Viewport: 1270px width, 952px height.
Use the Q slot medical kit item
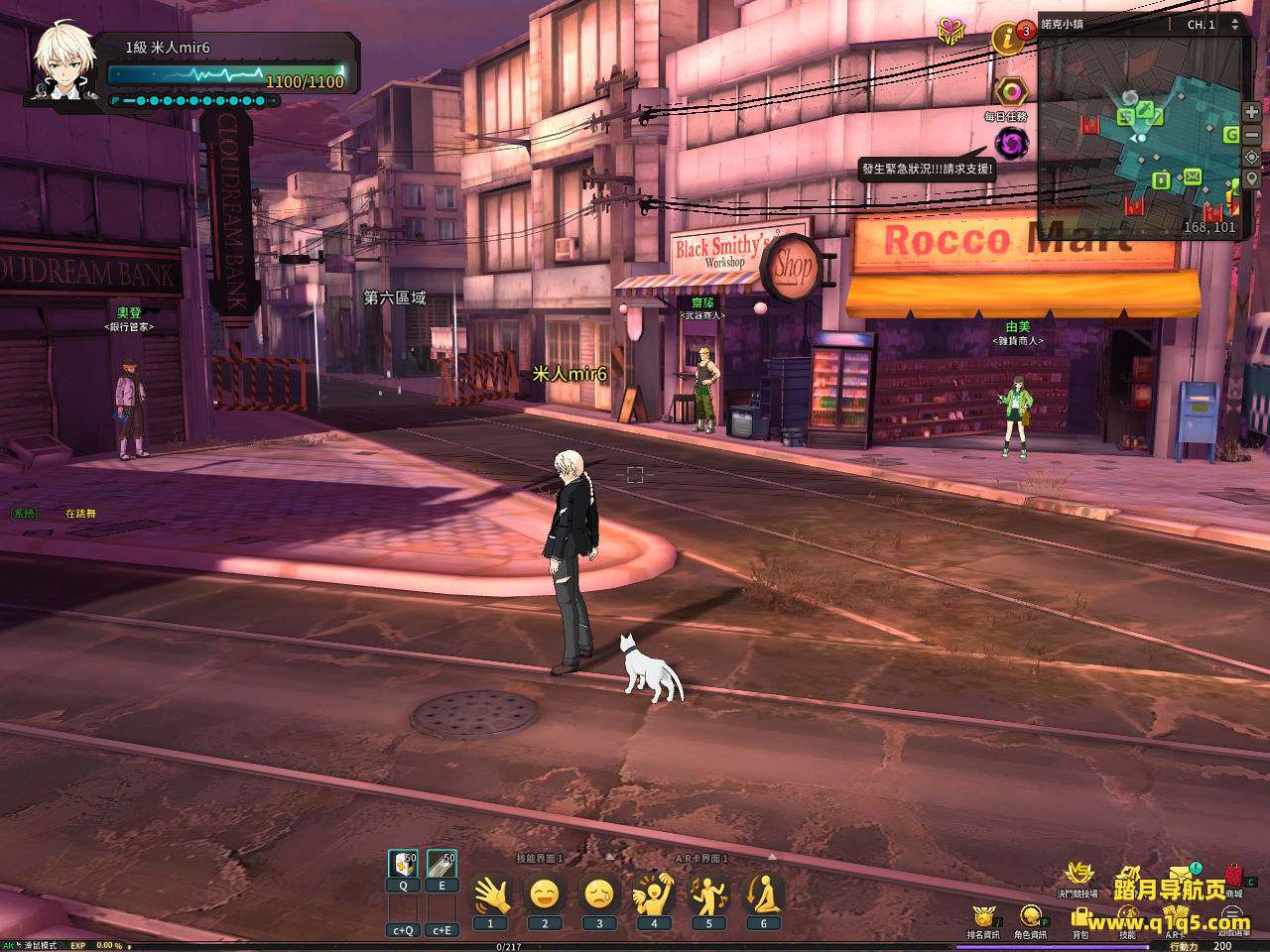tap(403, 864)
